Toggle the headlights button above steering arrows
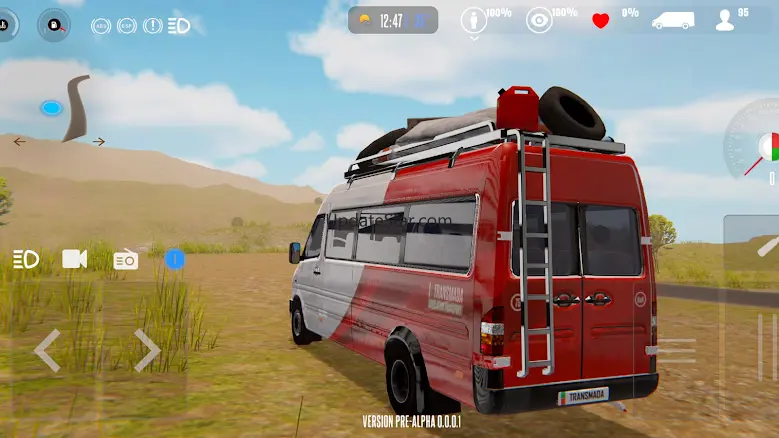The height and width of the screenshot is (438, 779). (26, 260)
